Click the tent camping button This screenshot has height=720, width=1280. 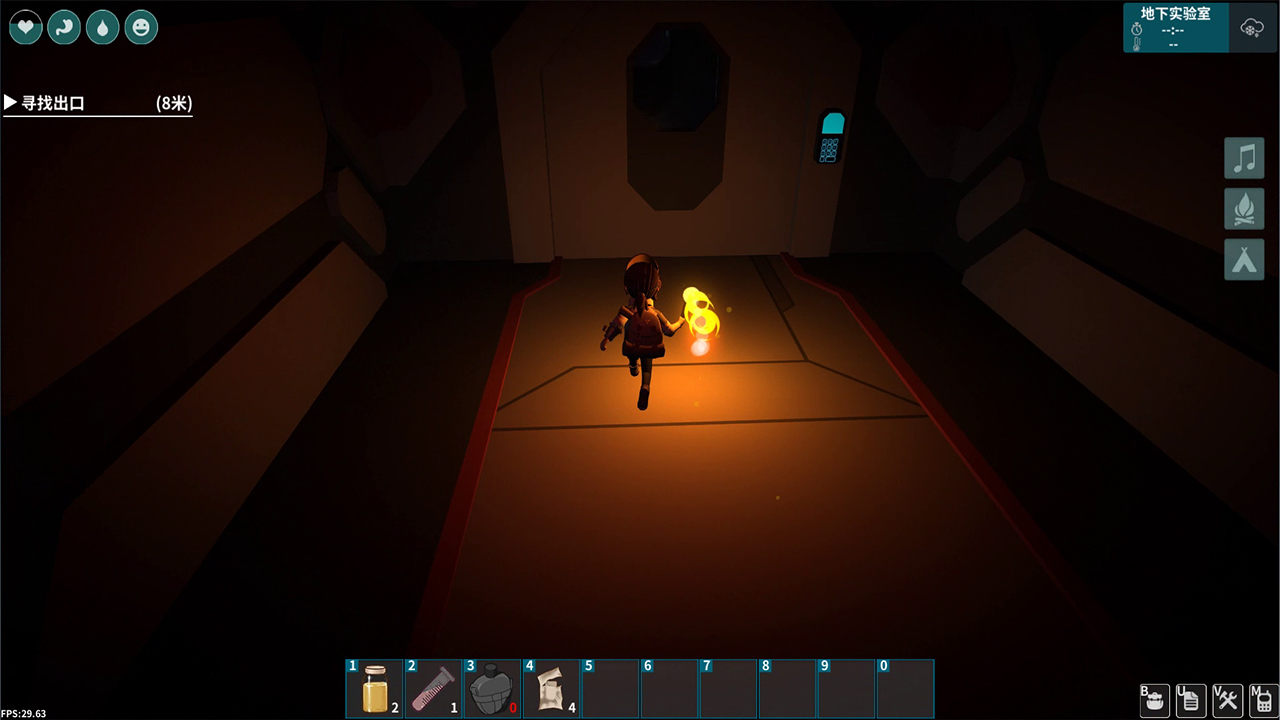point(1244,260)
